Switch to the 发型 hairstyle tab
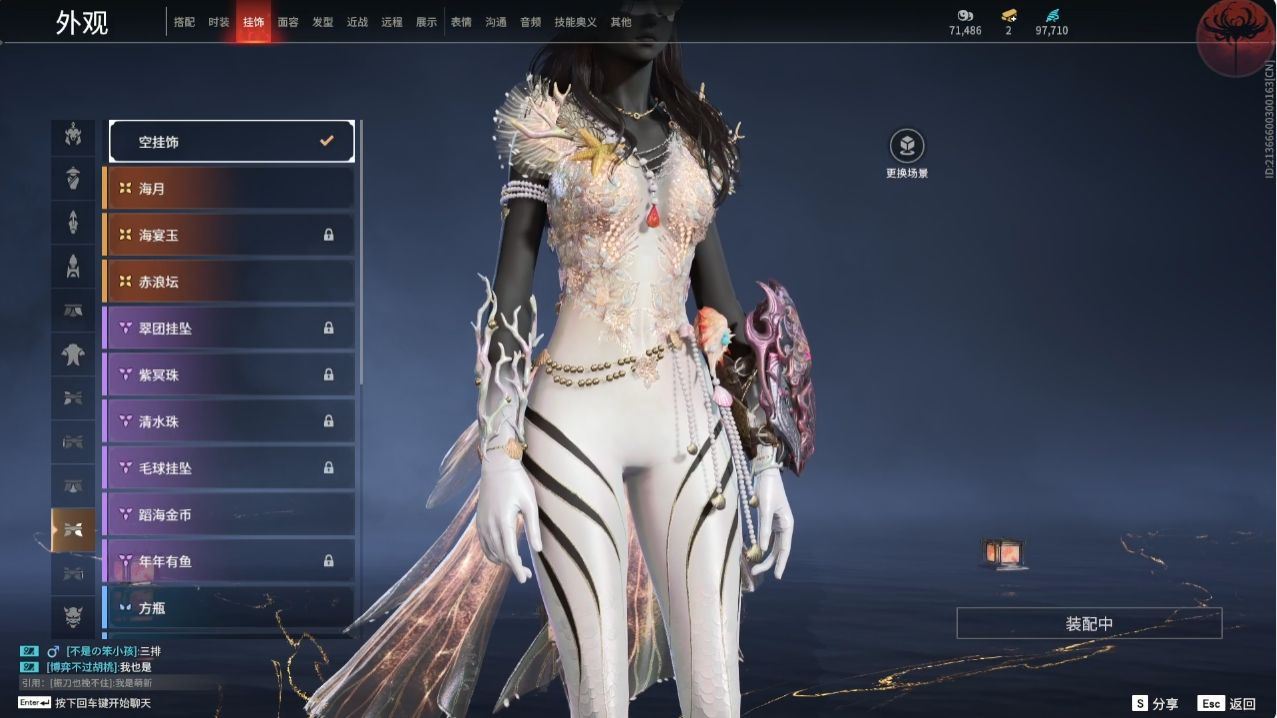Screen dimensions: 1277x718 coord(323,22)
